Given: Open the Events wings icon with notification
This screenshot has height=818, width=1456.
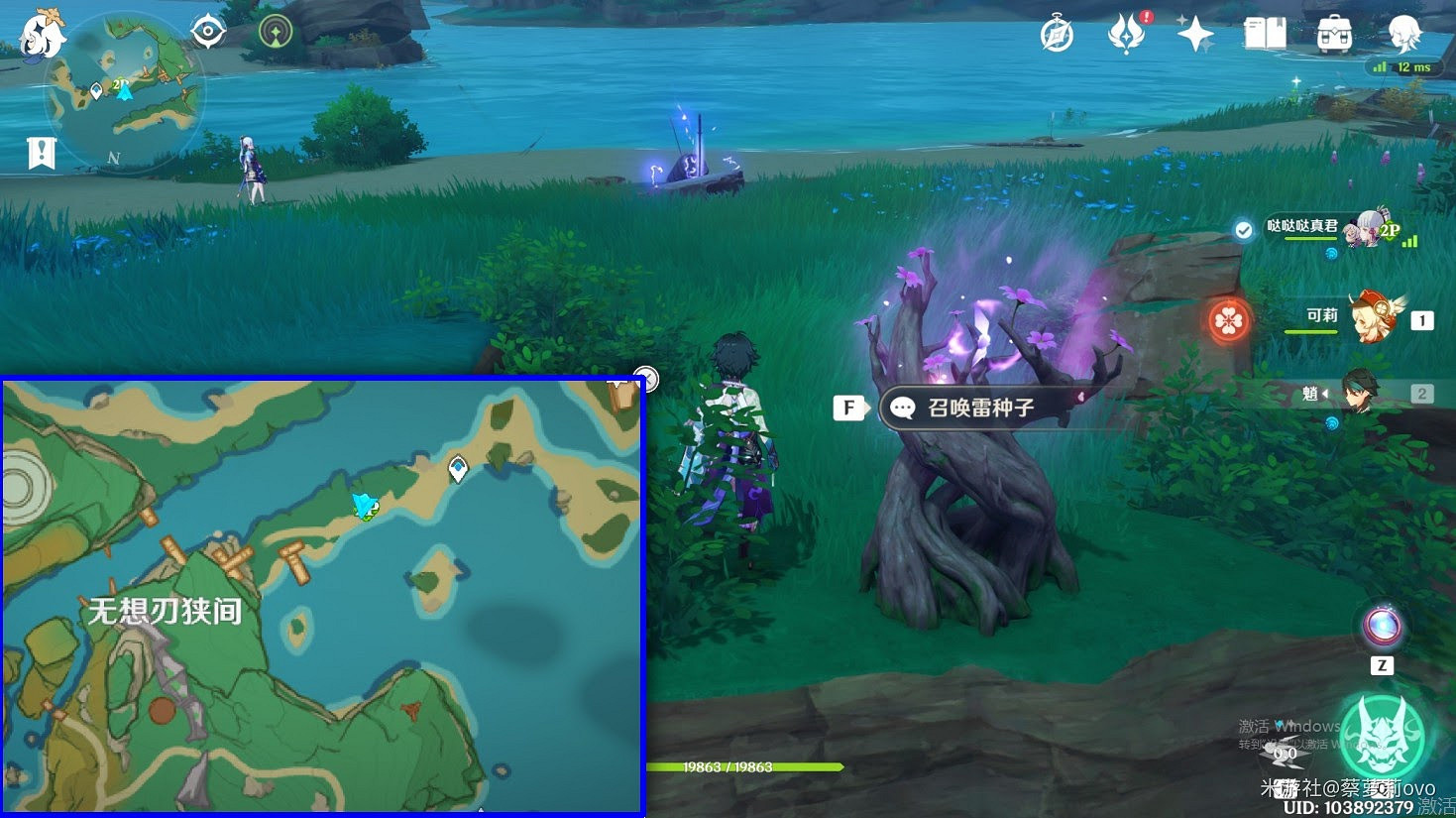Looking at the screenshot, I should click(1125, 33).
